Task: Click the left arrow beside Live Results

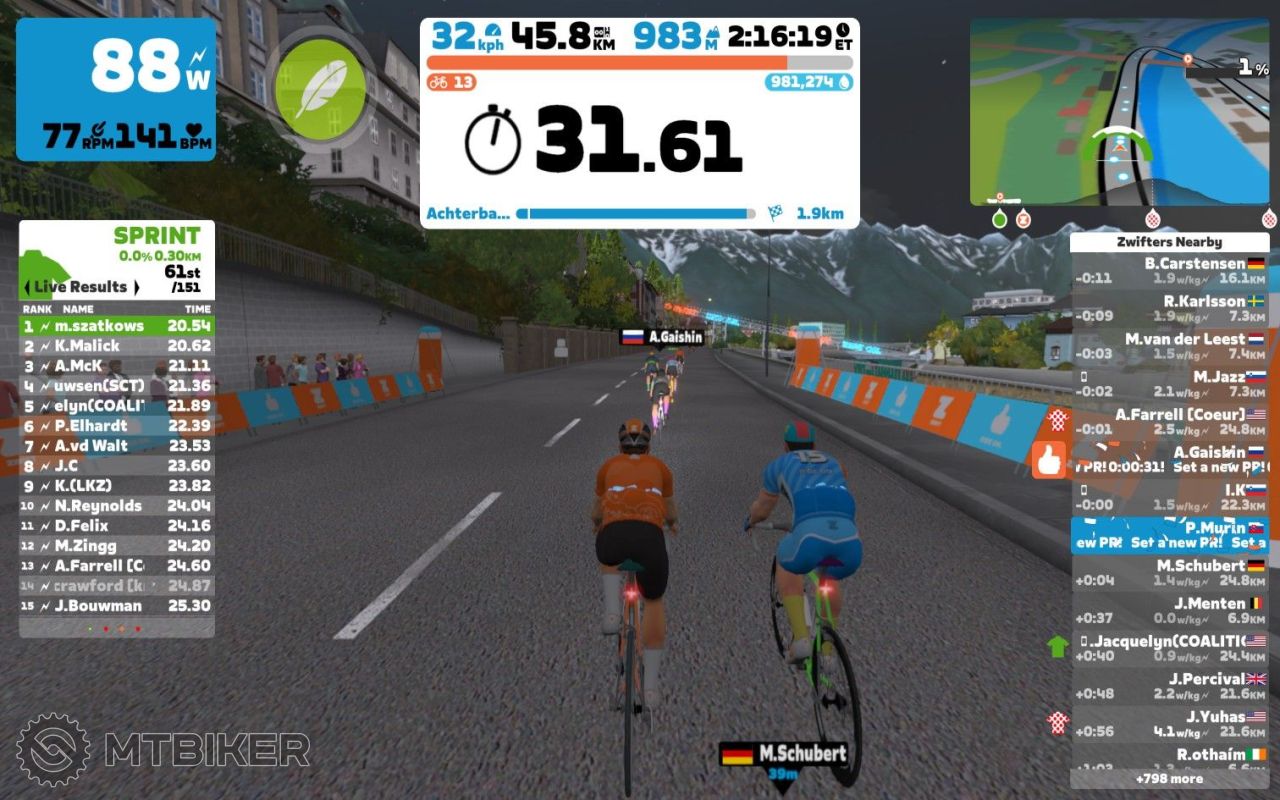Action: (x=28, y=287)
